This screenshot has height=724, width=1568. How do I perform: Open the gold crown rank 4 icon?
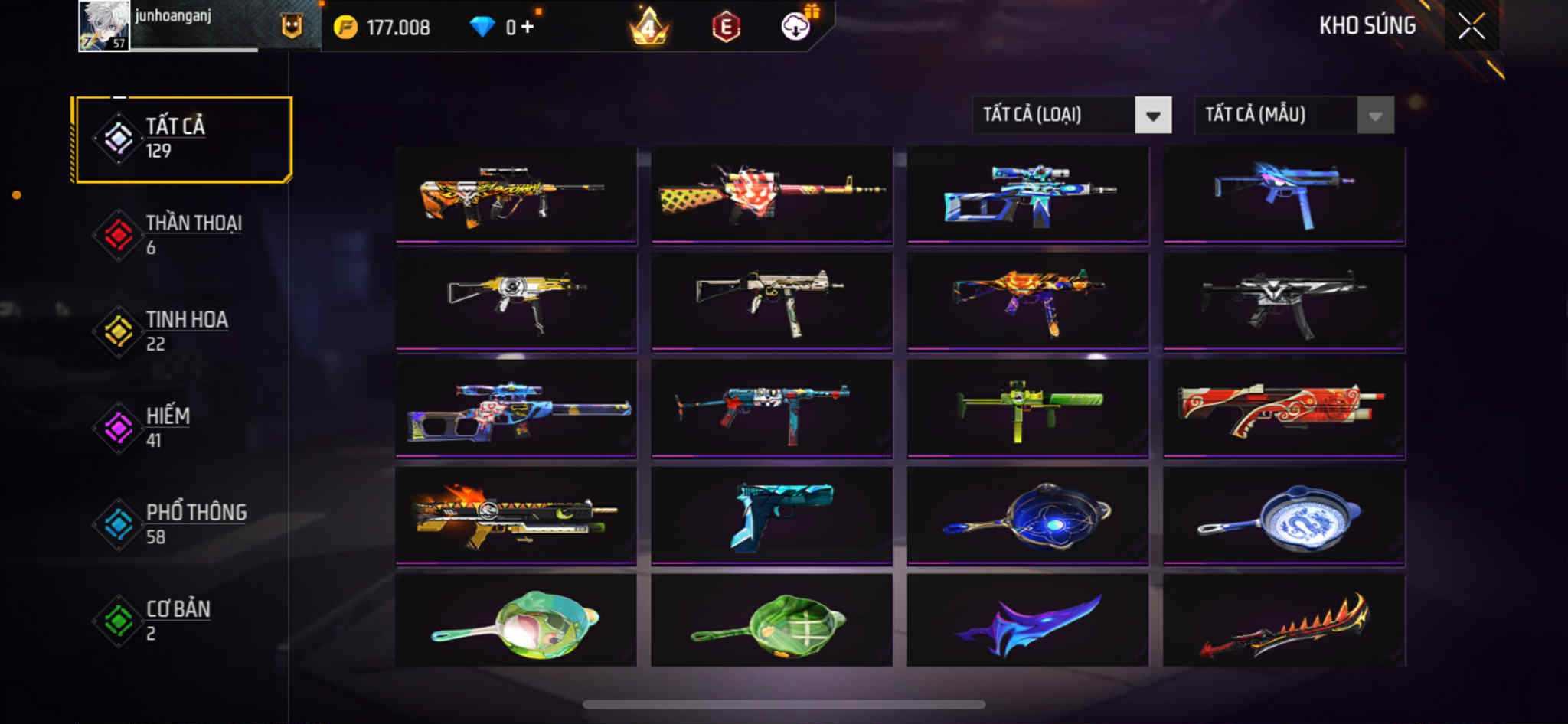[648, 28]
